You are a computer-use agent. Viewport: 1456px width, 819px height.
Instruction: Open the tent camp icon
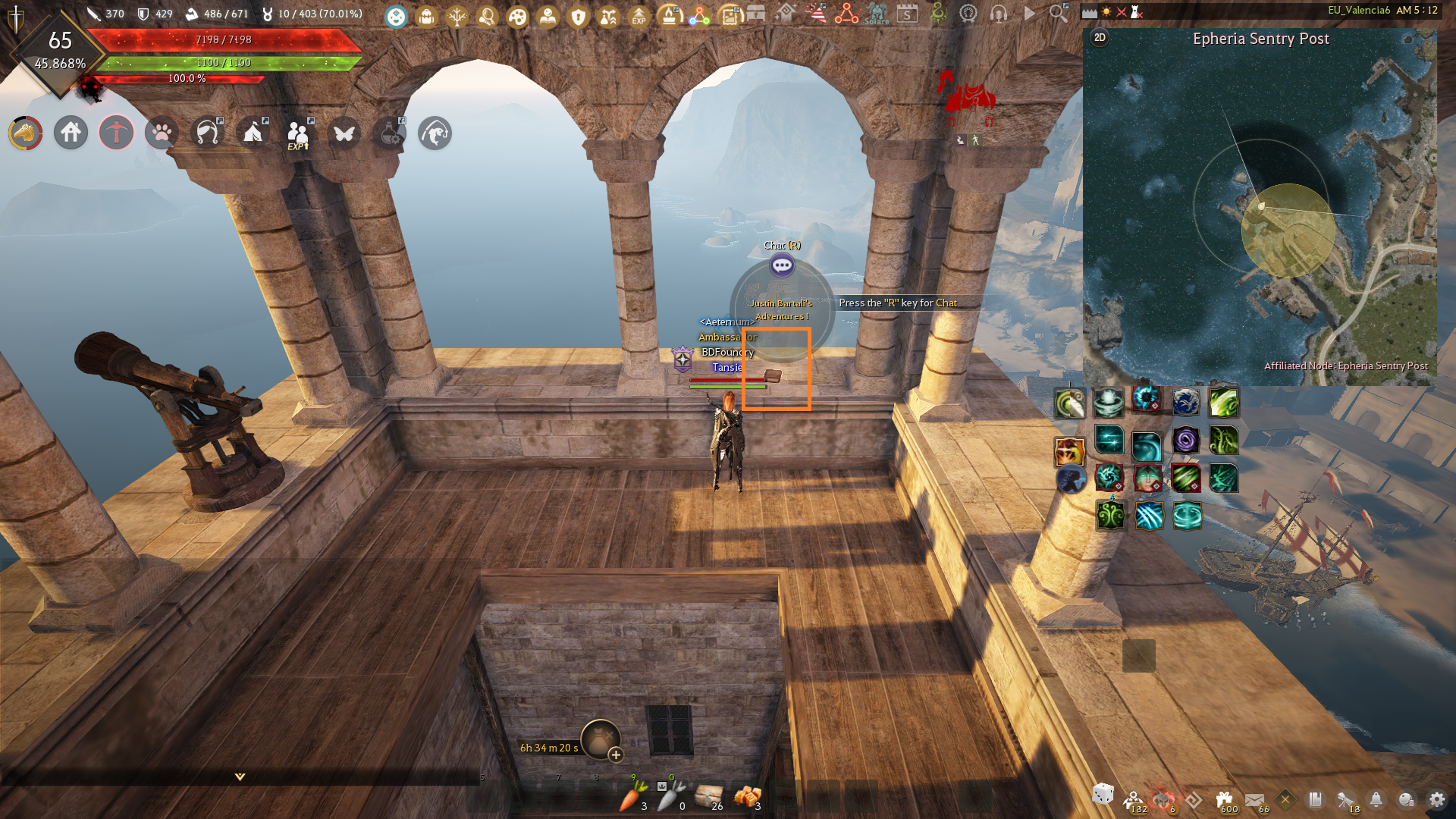(x=253, y=133)
